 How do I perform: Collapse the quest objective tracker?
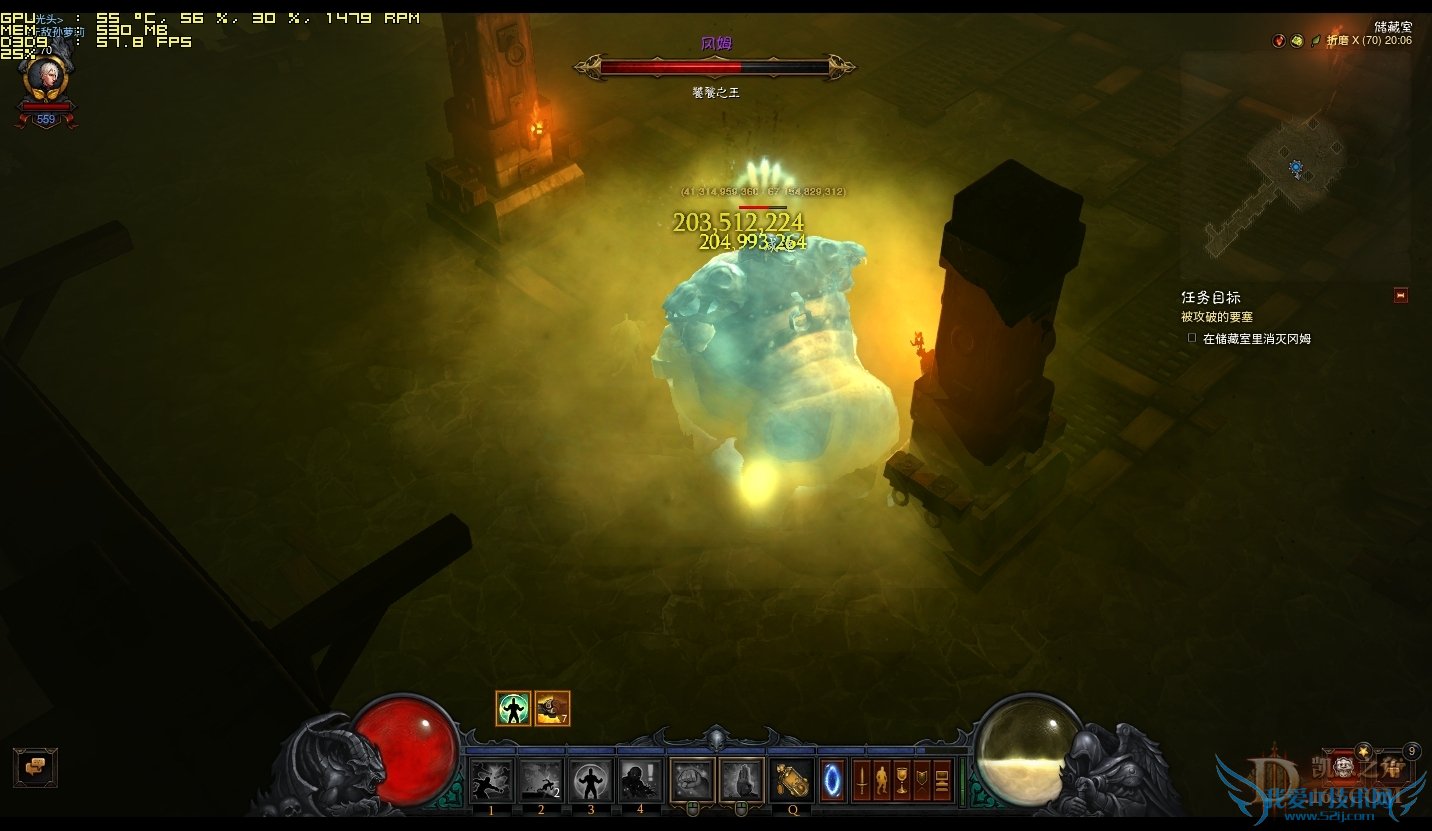click(1400, 295)
